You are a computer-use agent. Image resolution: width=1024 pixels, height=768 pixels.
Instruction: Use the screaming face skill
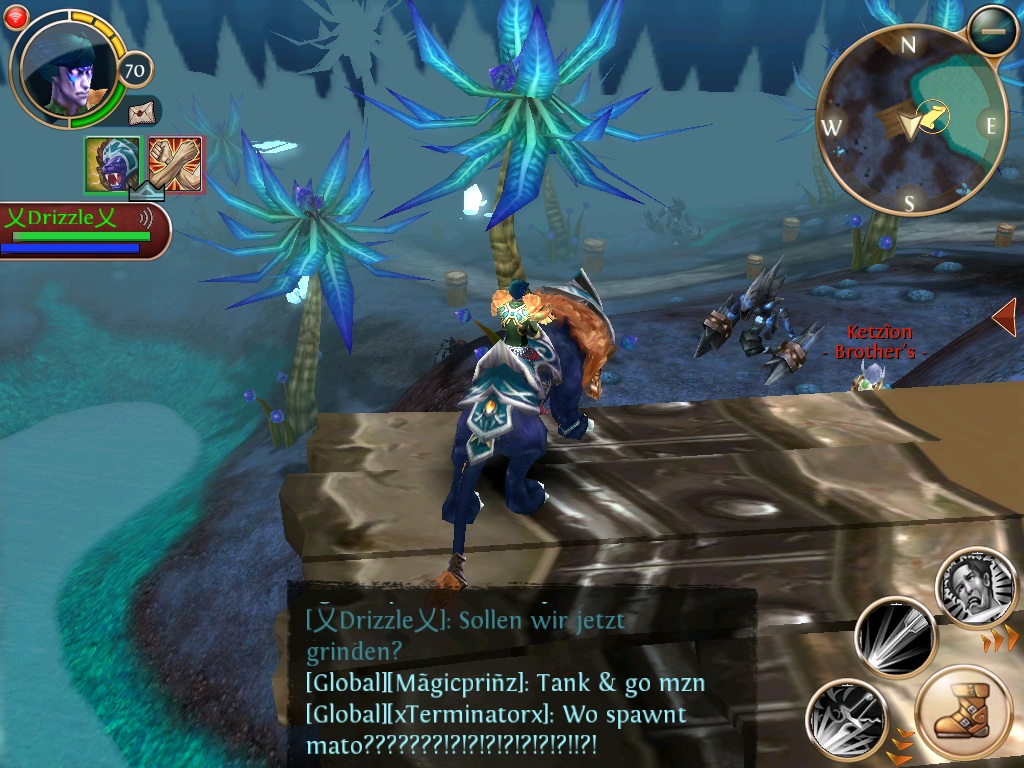click(x=976, y=589)
